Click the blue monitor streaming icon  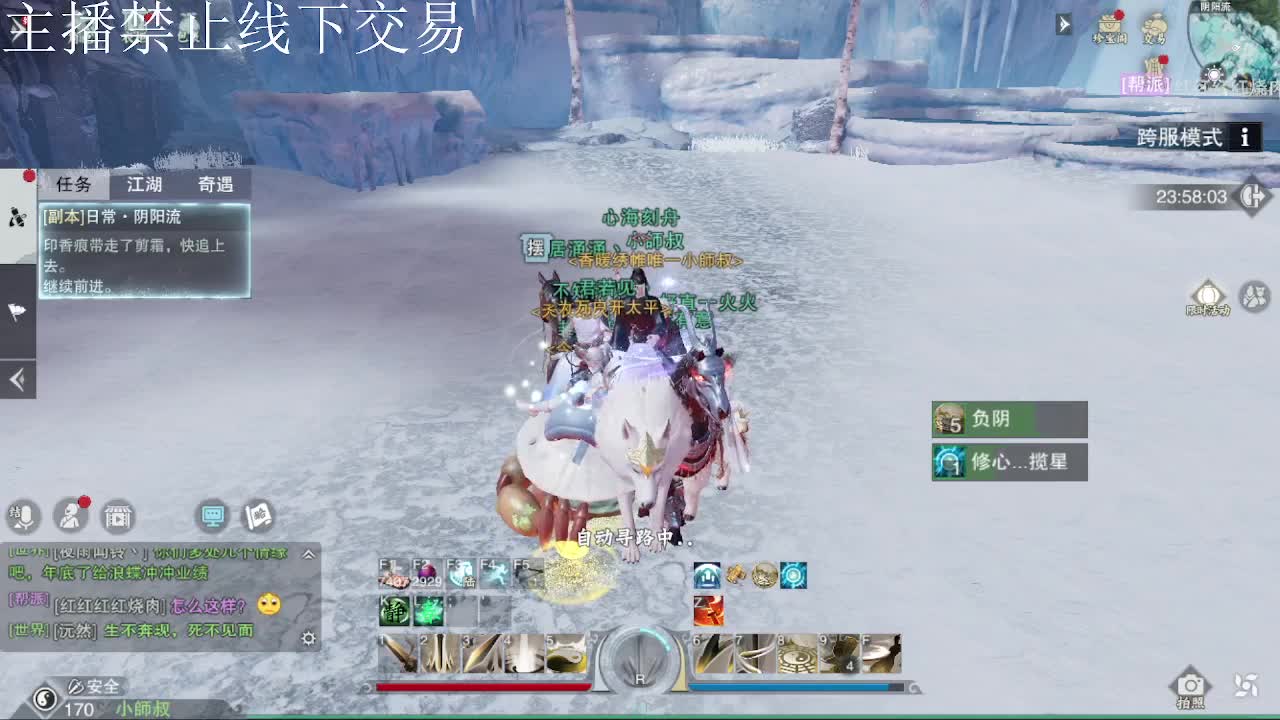(211, 516)
